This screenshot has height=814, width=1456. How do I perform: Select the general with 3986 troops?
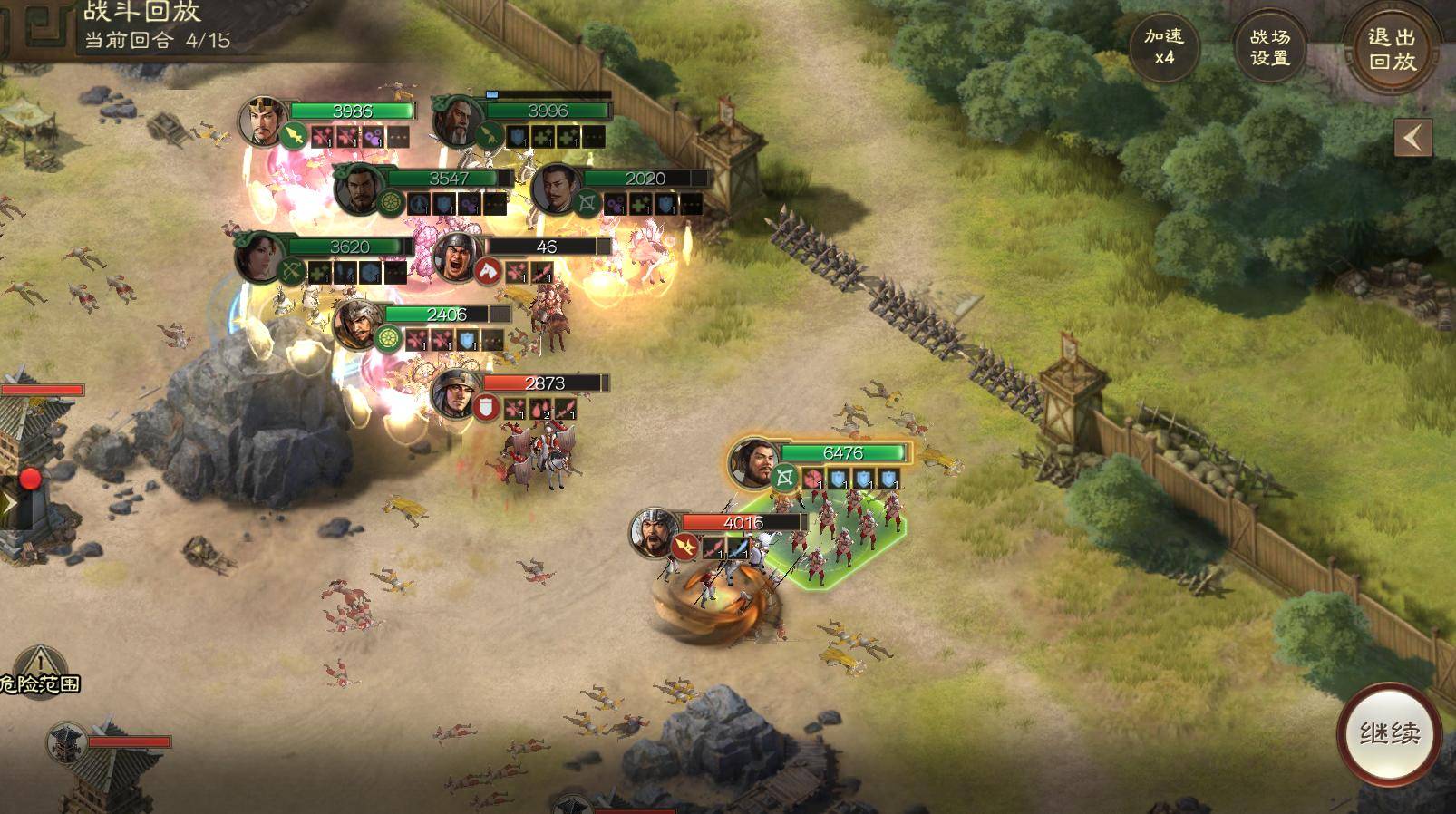[264, 121]
